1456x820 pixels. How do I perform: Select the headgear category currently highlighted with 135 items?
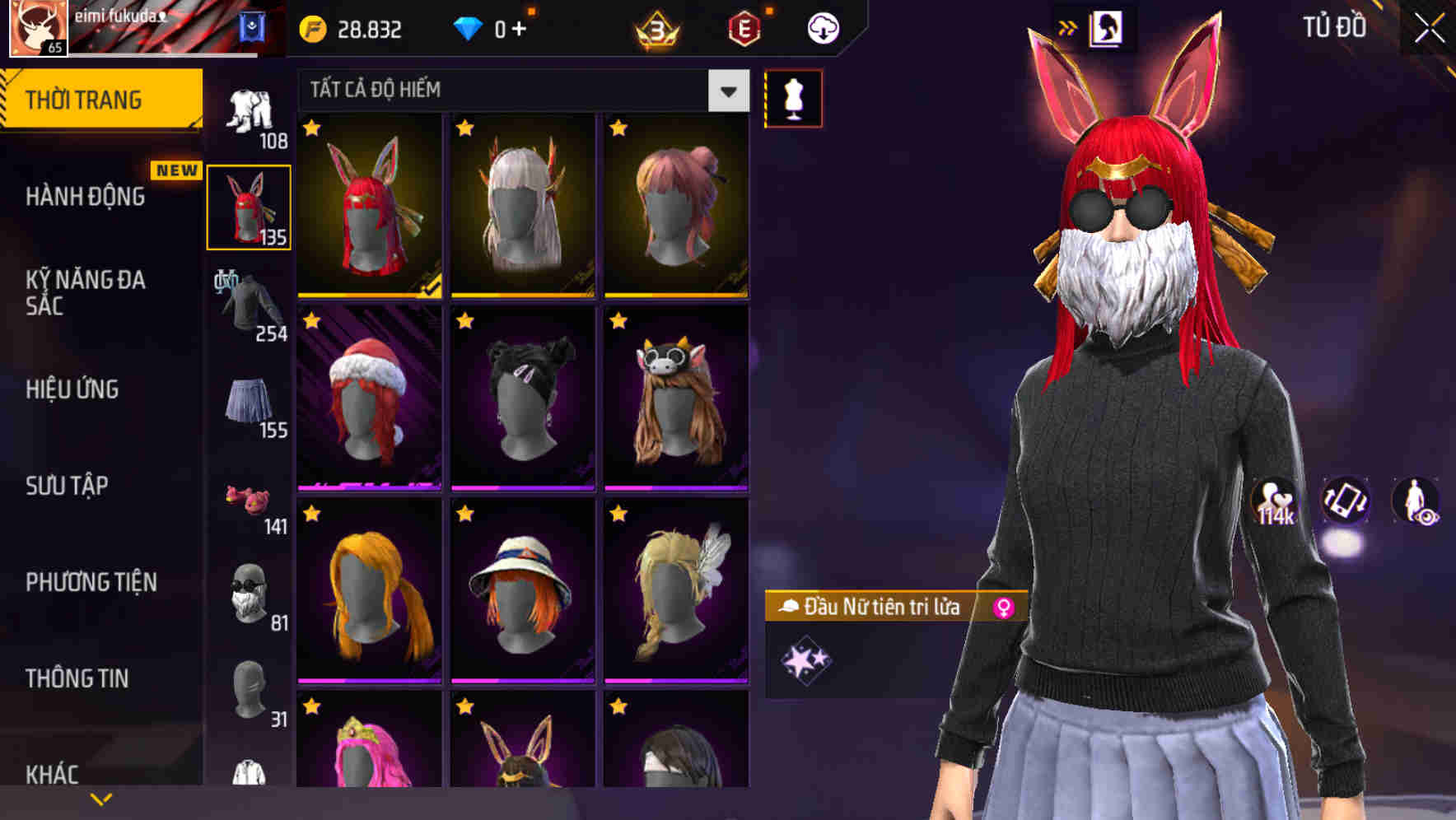(250, 206)
